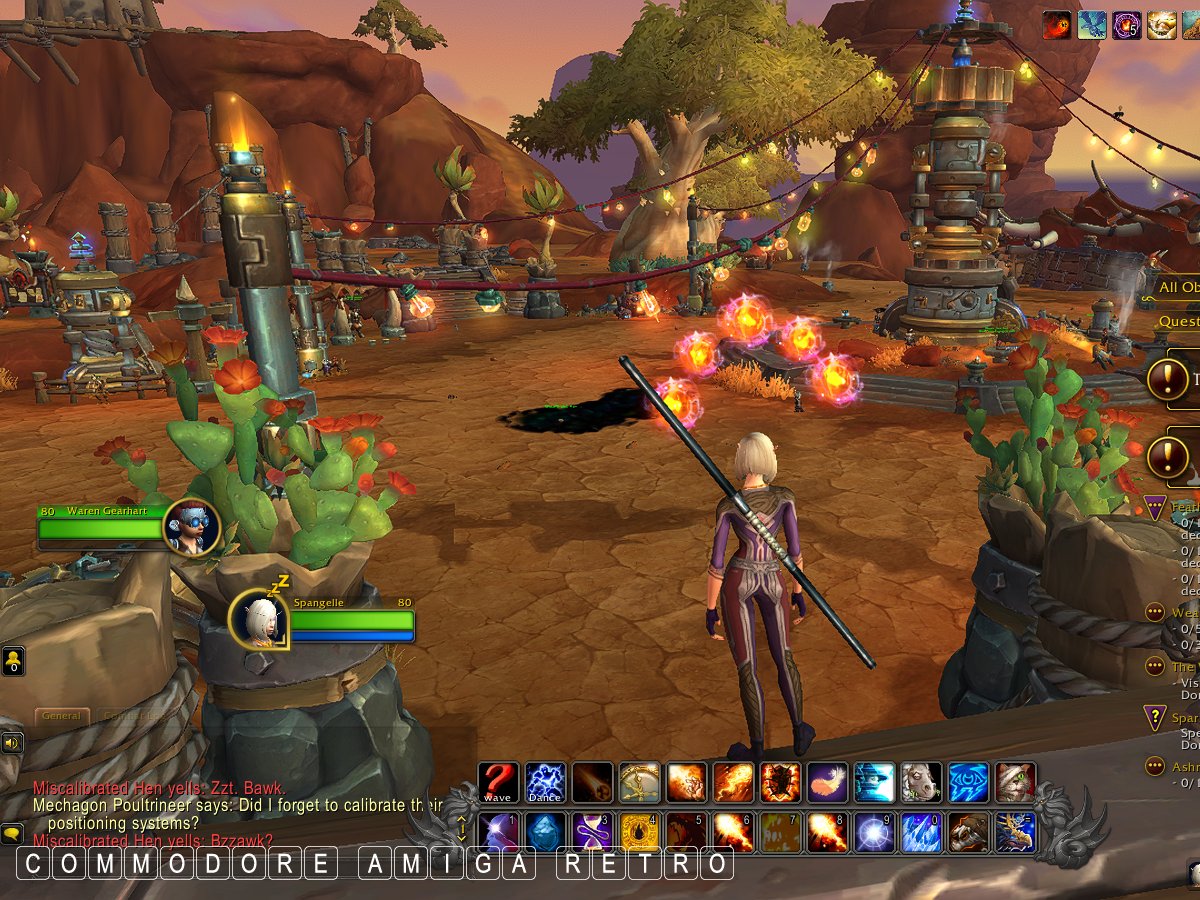
Task: Open the social friends list button
Action: tap(13, 661)
